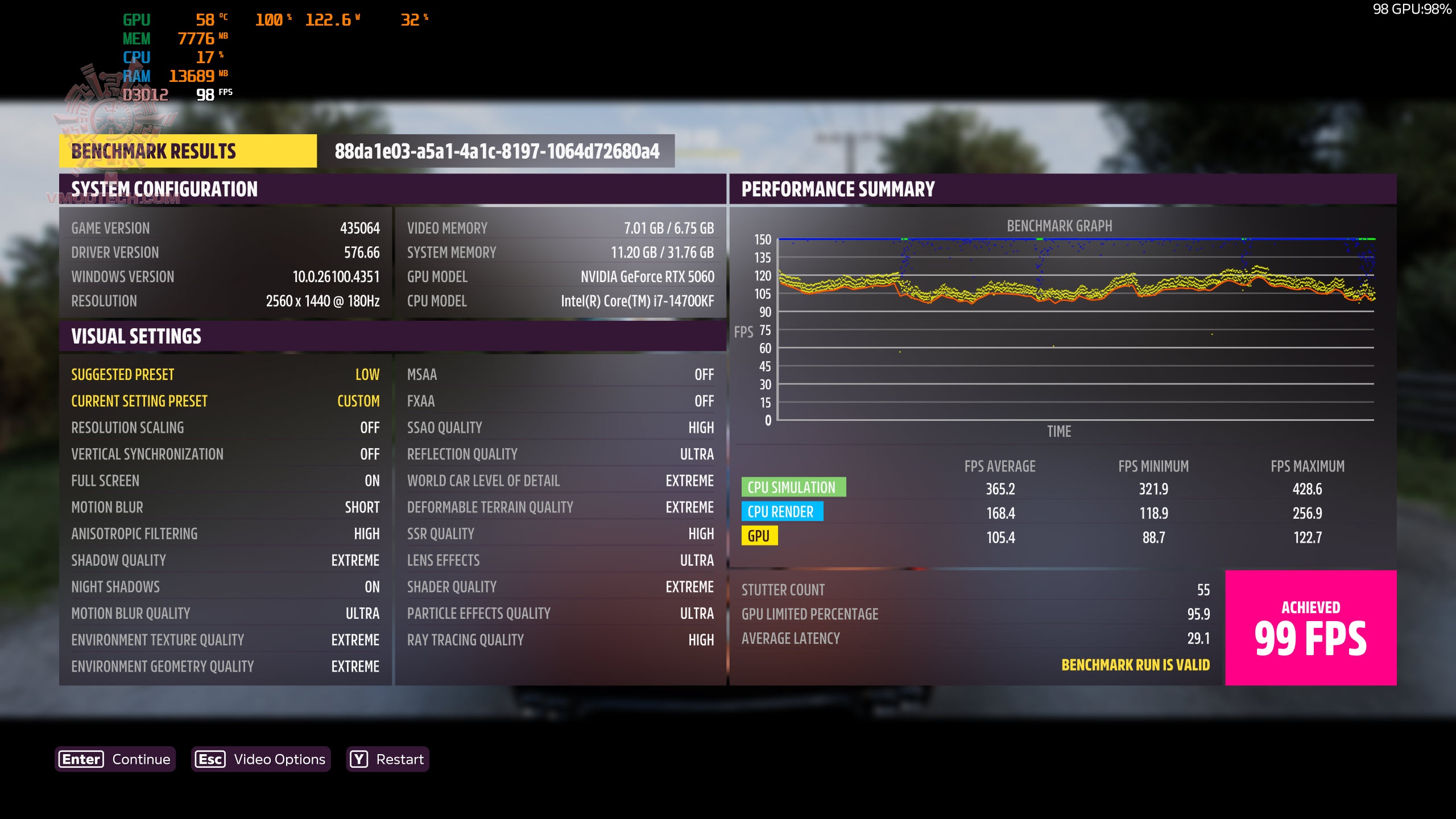Open Video Options
This screenshot has height=819, width=1456.
pyautogui.click(x=260, y=759)
